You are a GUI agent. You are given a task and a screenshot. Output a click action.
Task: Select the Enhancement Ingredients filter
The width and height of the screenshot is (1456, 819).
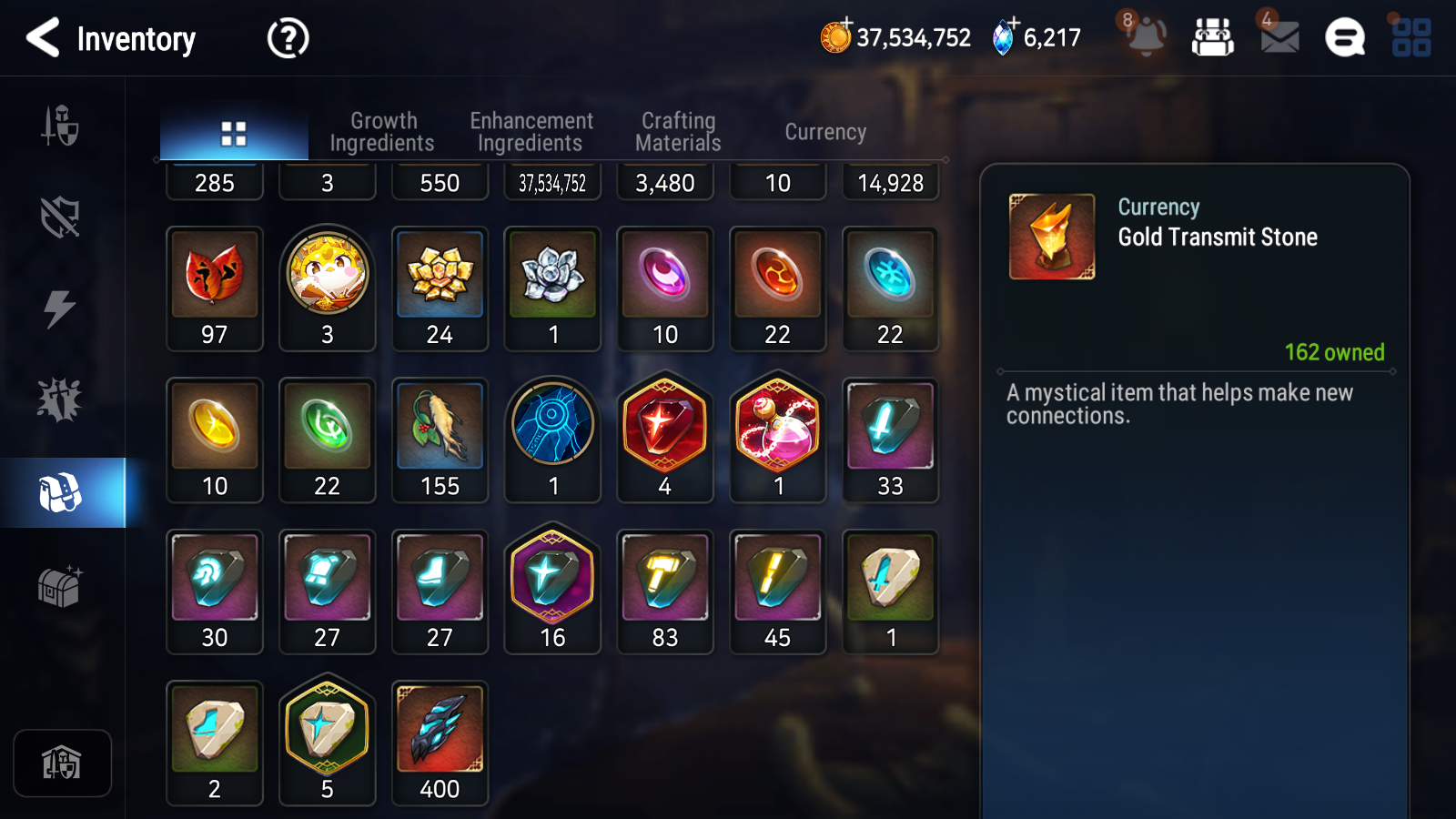point(531,131)
